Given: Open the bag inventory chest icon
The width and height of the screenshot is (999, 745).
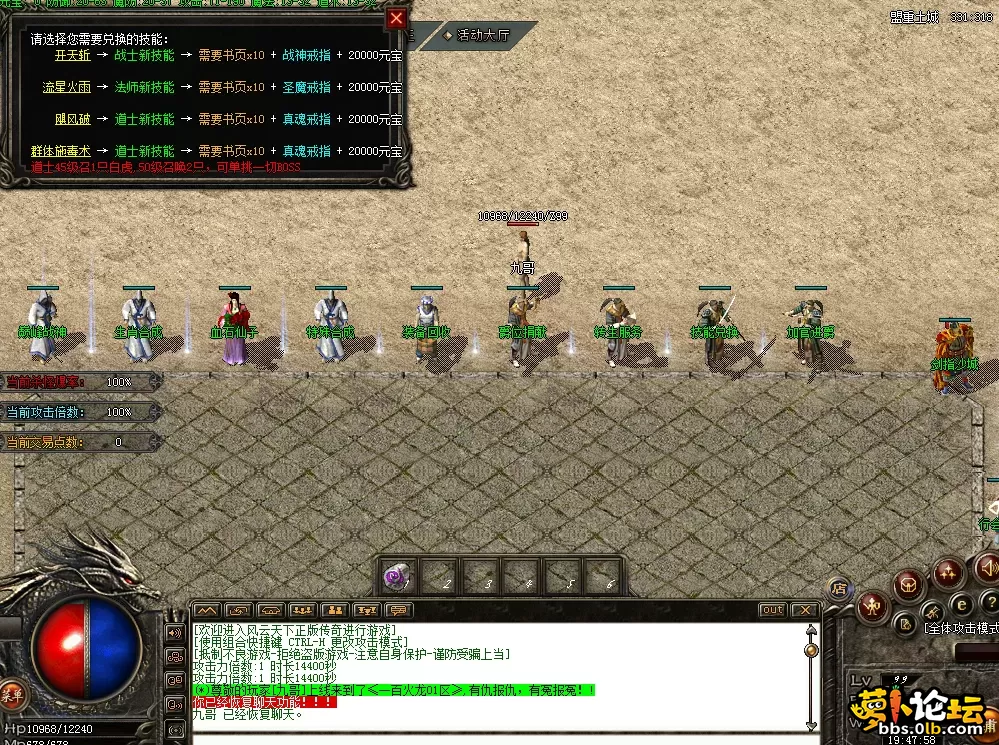Looking at the screenshot, I should [x=909, y=583].
